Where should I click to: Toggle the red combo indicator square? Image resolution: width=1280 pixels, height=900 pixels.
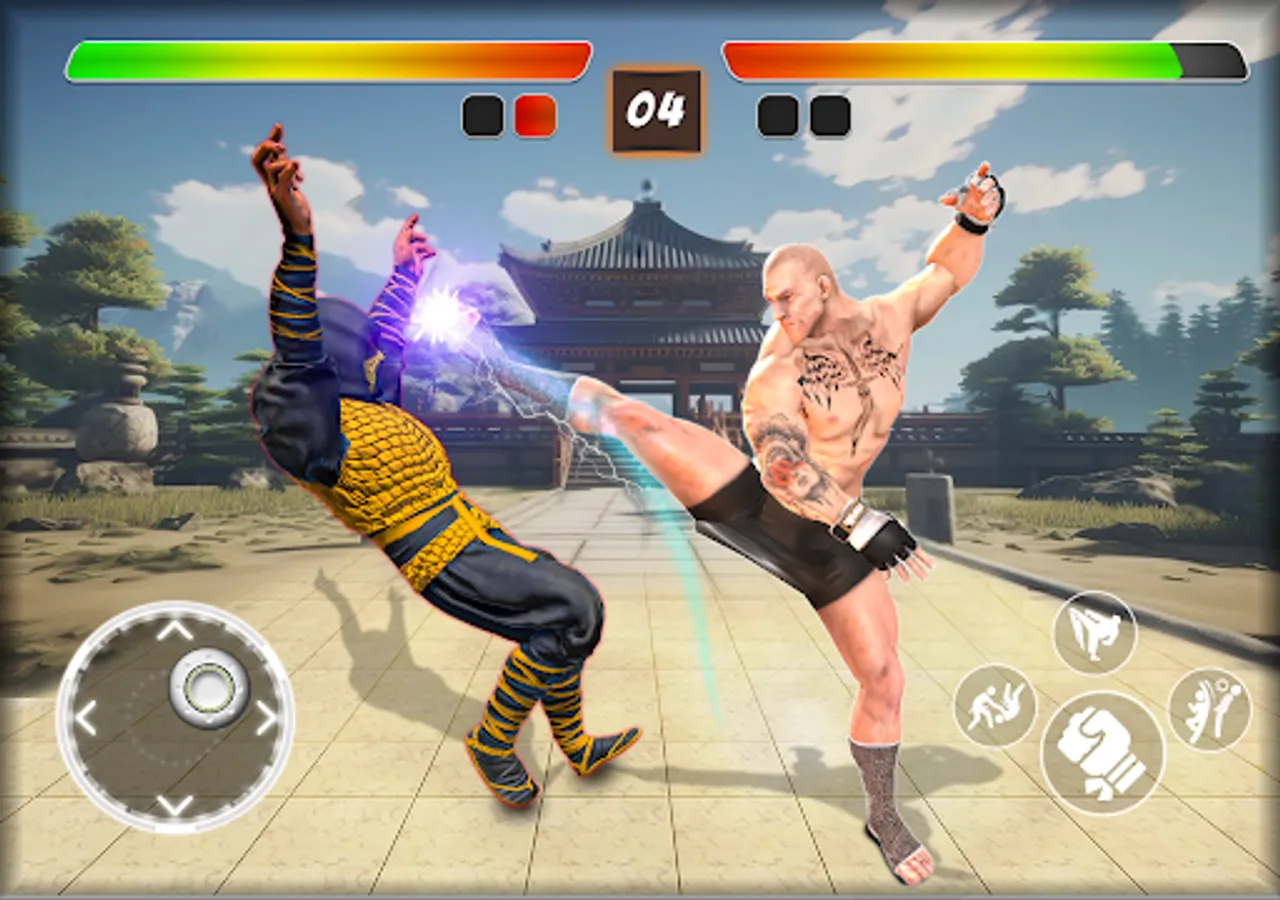click(536, 117)
